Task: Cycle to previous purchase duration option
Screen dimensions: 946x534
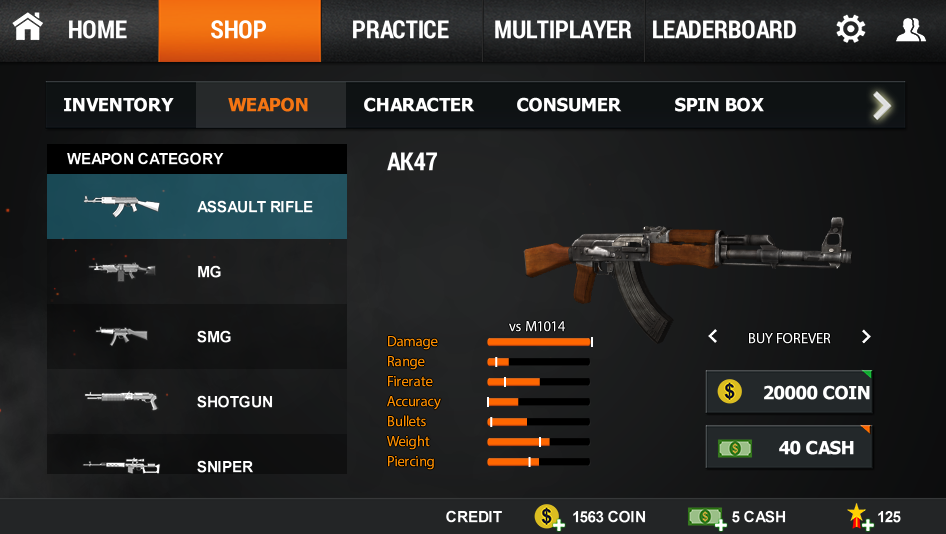Action: coord(713,337)
